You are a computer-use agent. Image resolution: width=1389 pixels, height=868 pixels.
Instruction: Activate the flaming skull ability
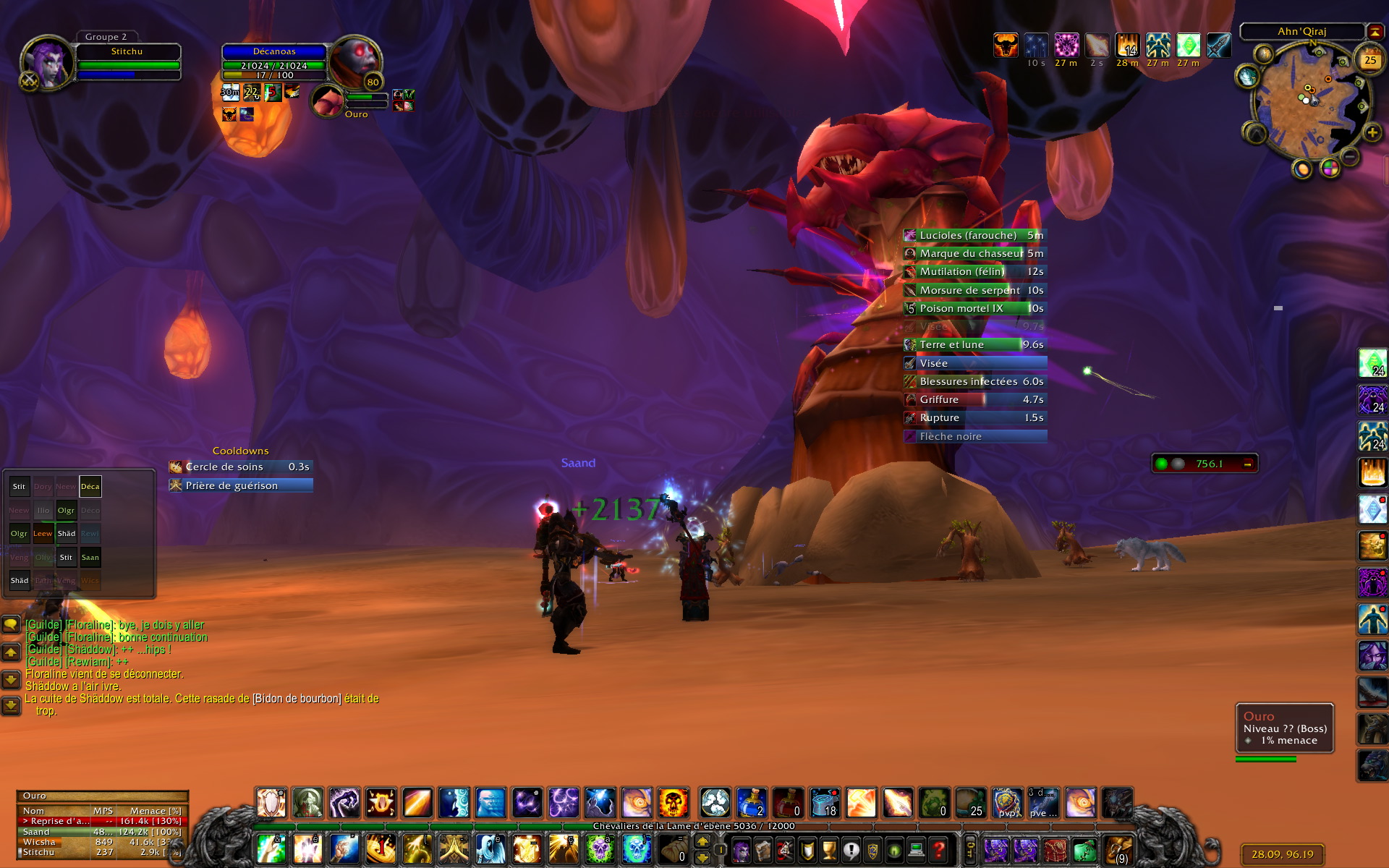click(673, 803)
